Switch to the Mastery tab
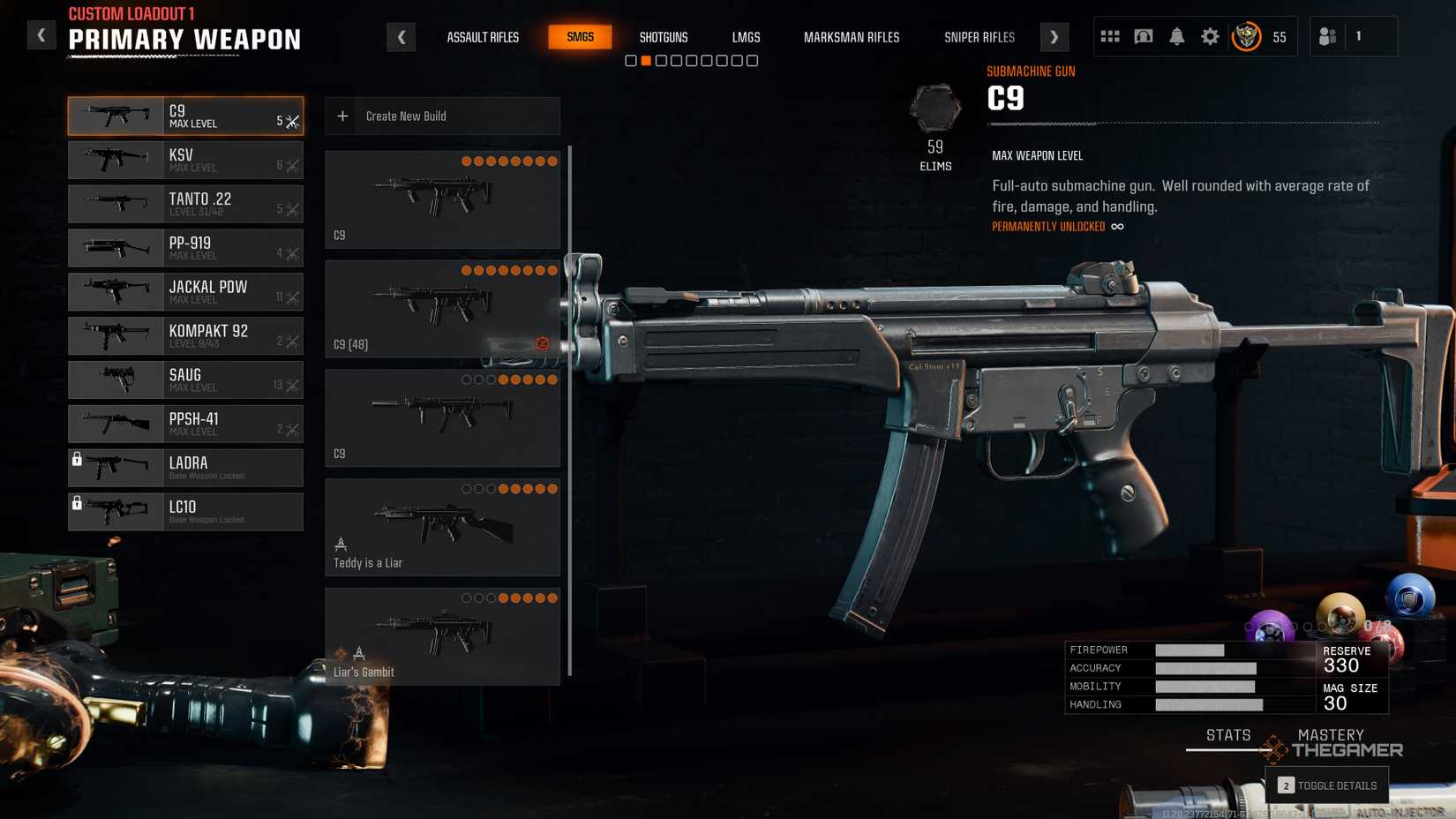The width and height of the screenshot is (1456, 819). click(x=1330, y=735)
